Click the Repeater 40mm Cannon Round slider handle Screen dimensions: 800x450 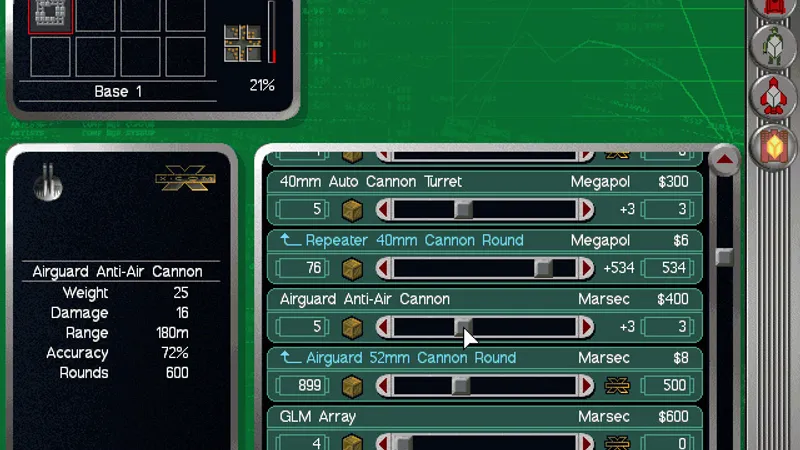click(x=543, y=269)
